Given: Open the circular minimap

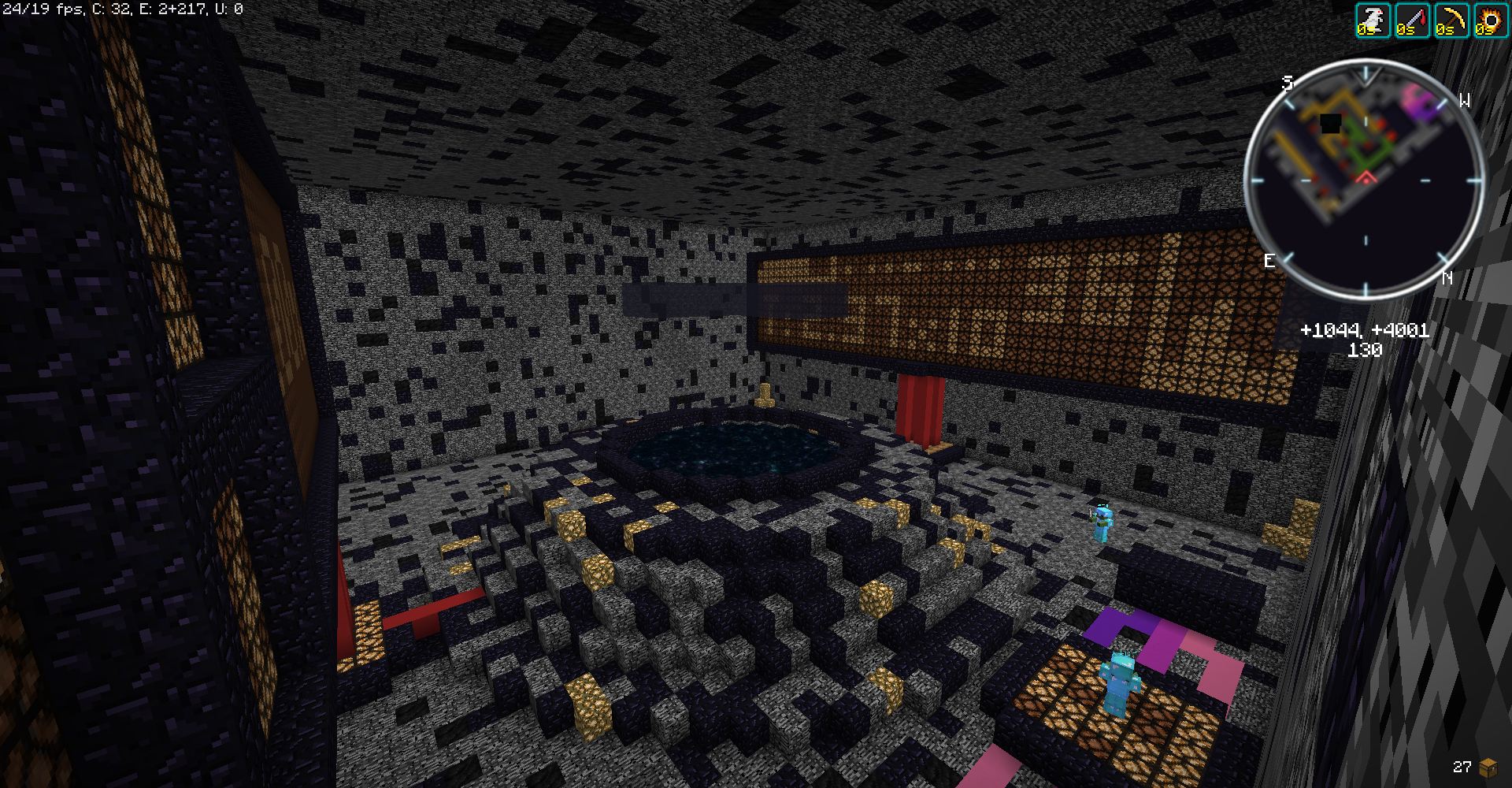Looking at the screenshot, I should click(1365, 180).
